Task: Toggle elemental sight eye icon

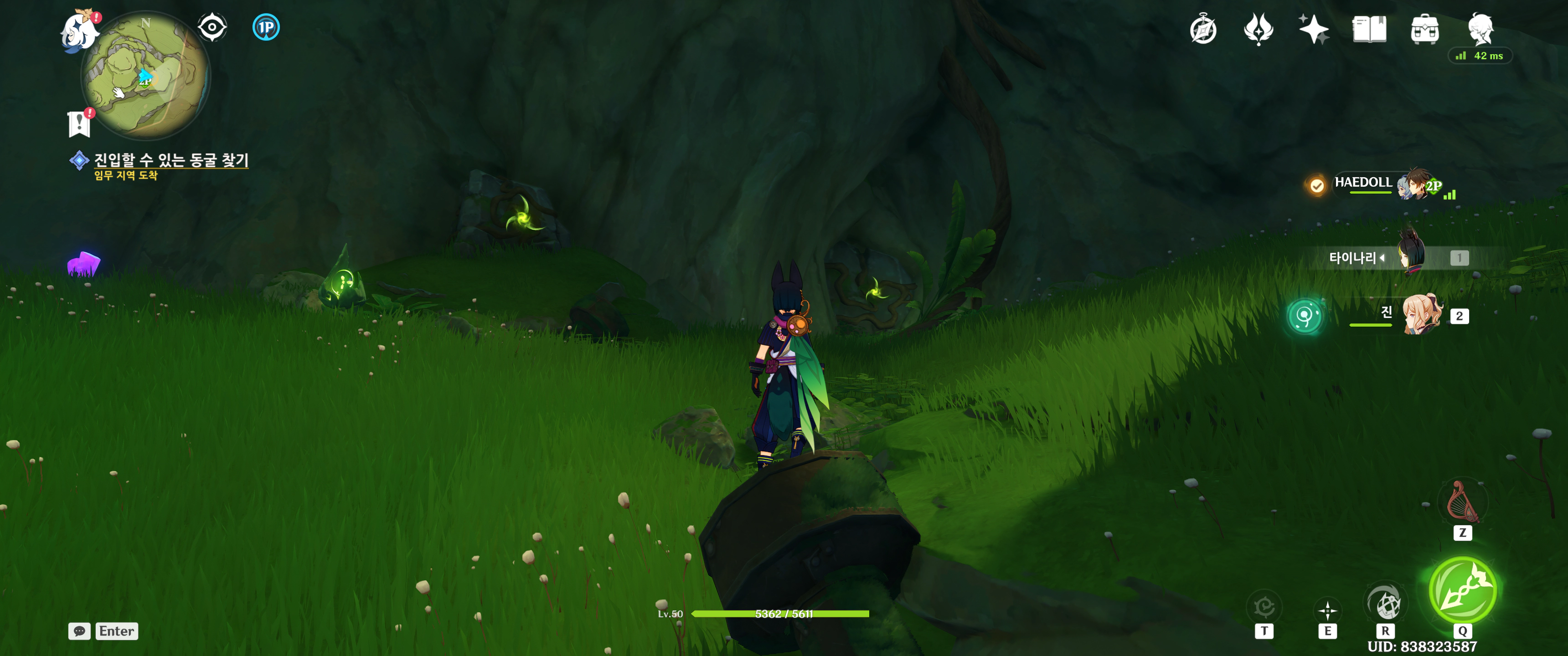Action: click(x=212, y=27)
